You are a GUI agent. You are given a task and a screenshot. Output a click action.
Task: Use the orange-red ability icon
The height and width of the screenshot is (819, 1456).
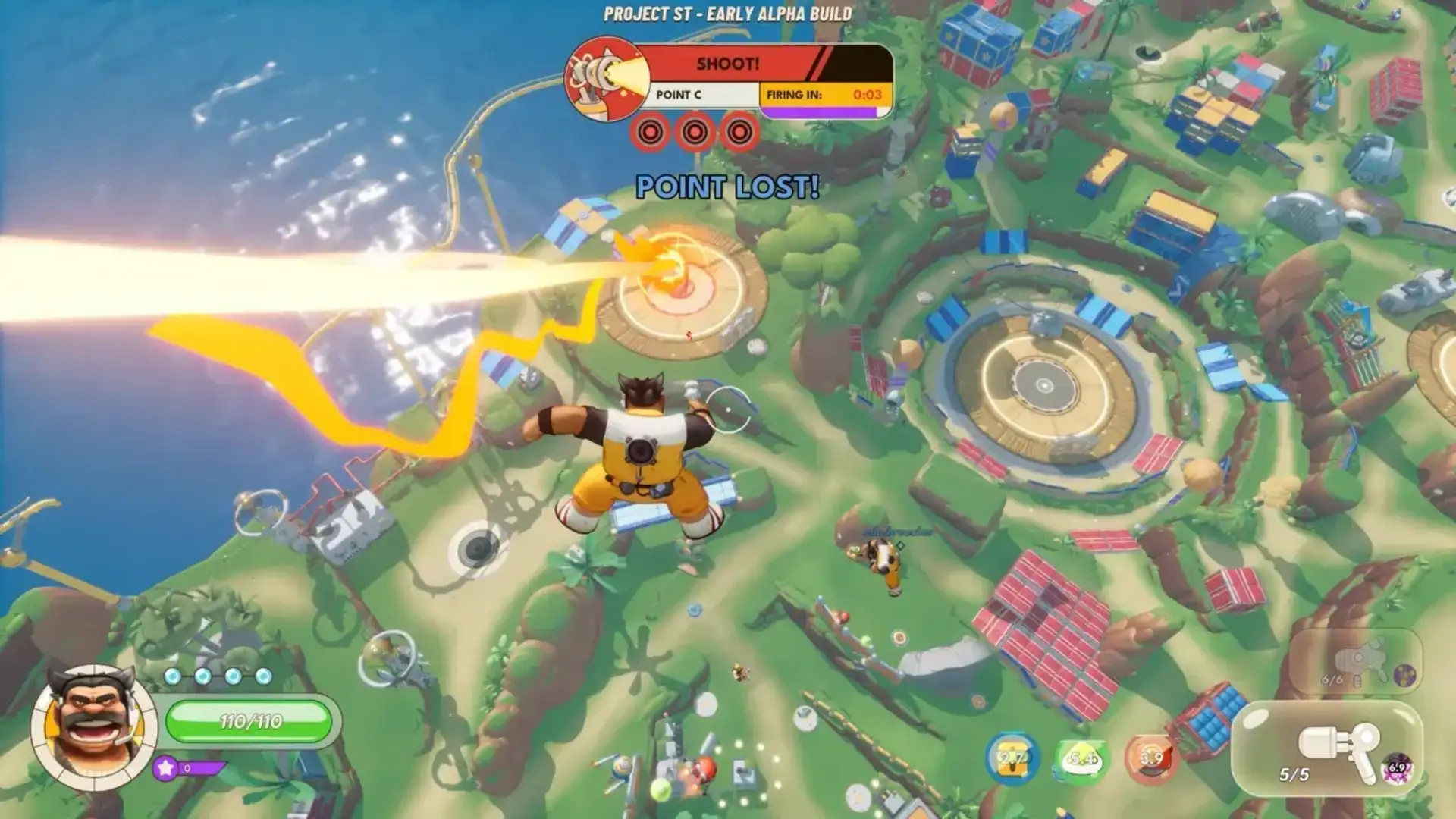[1150, 758]
